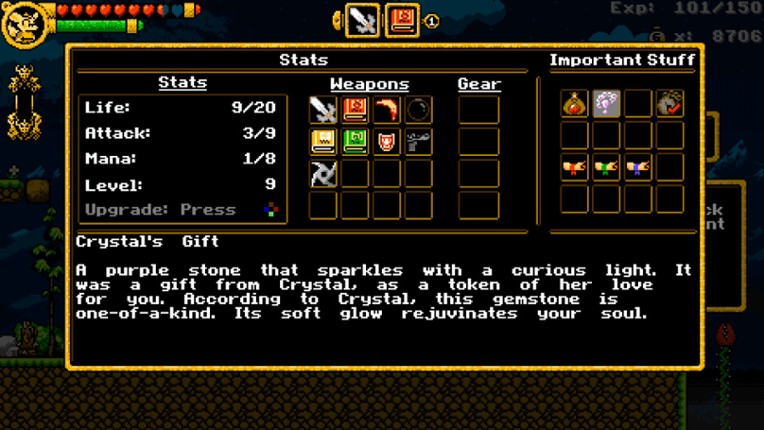Choose the green spellbook weapon
The image size is (764, 430).
(354, 142)
